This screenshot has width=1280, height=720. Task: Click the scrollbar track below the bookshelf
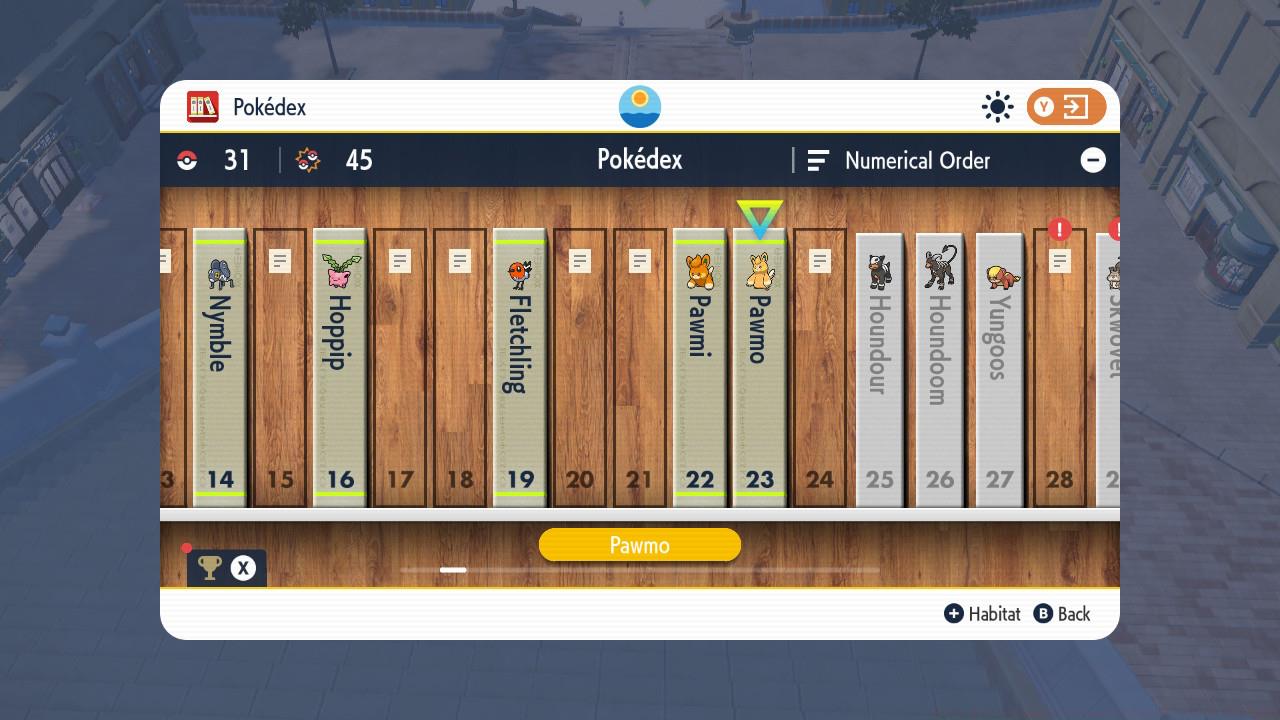(x=640, y=570)
